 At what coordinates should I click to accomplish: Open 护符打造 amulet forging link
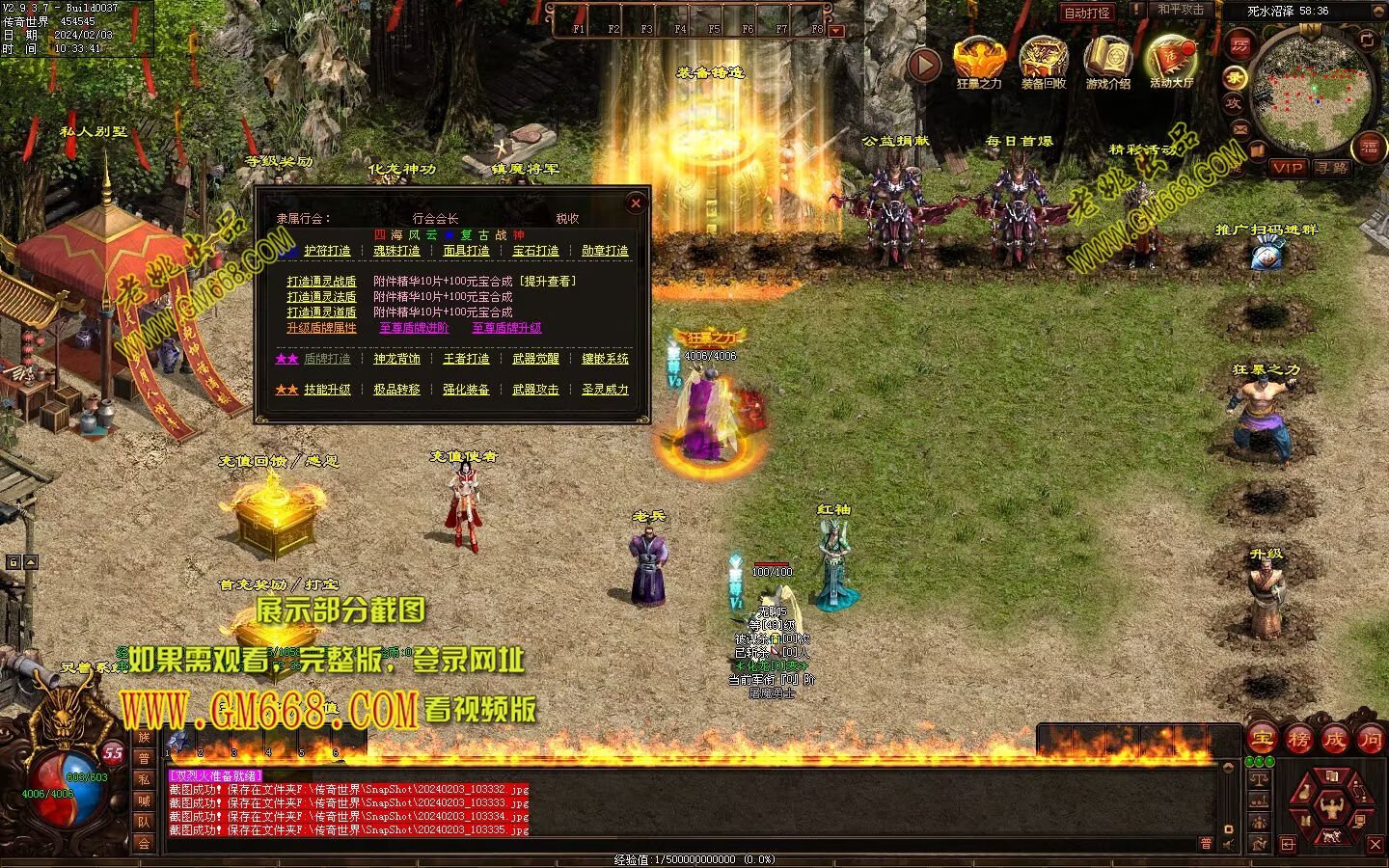pos(327,251)
